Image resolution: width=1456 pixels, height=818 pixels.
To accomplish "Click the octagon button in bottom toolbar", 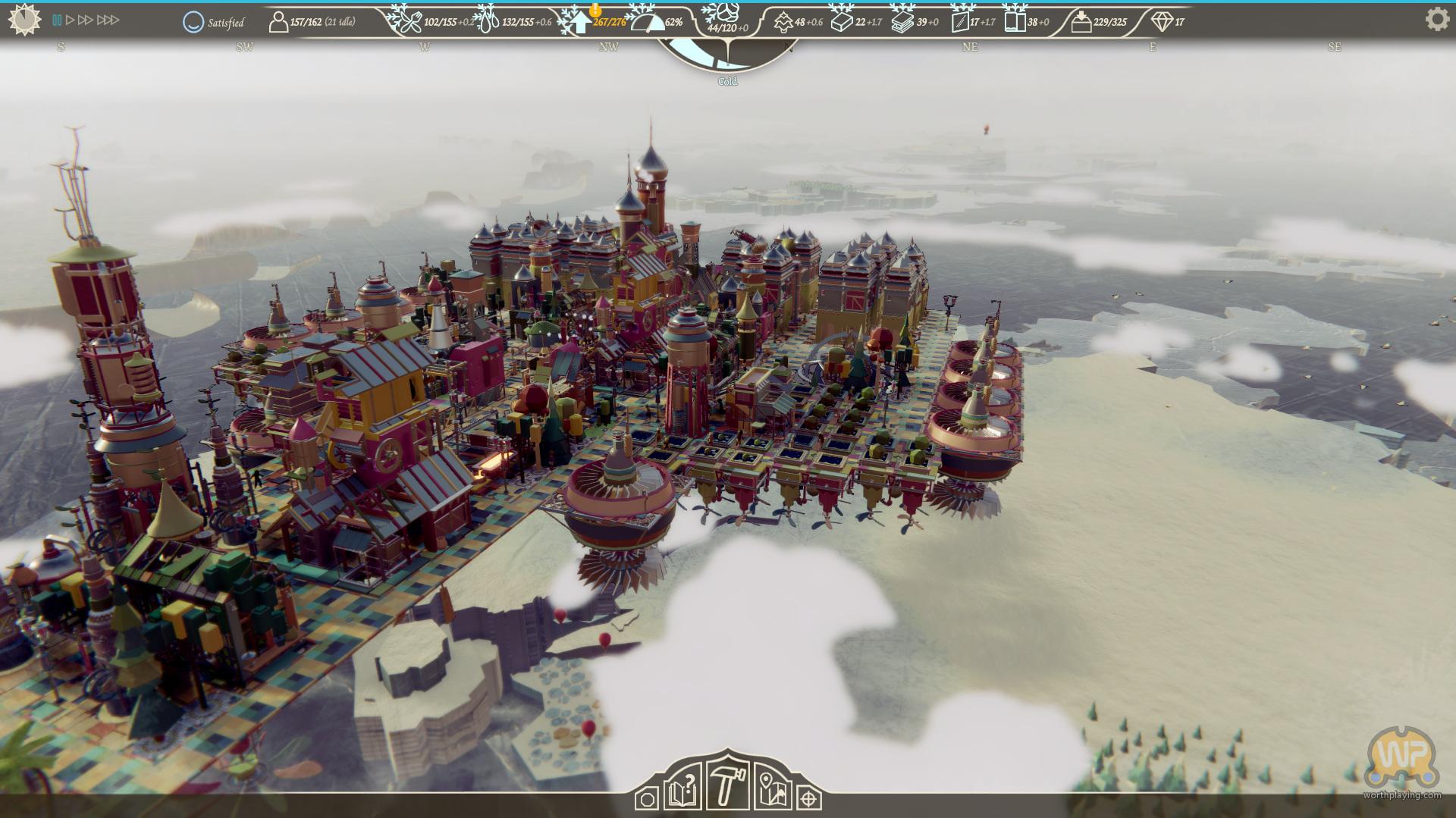I will coord(647,799).
